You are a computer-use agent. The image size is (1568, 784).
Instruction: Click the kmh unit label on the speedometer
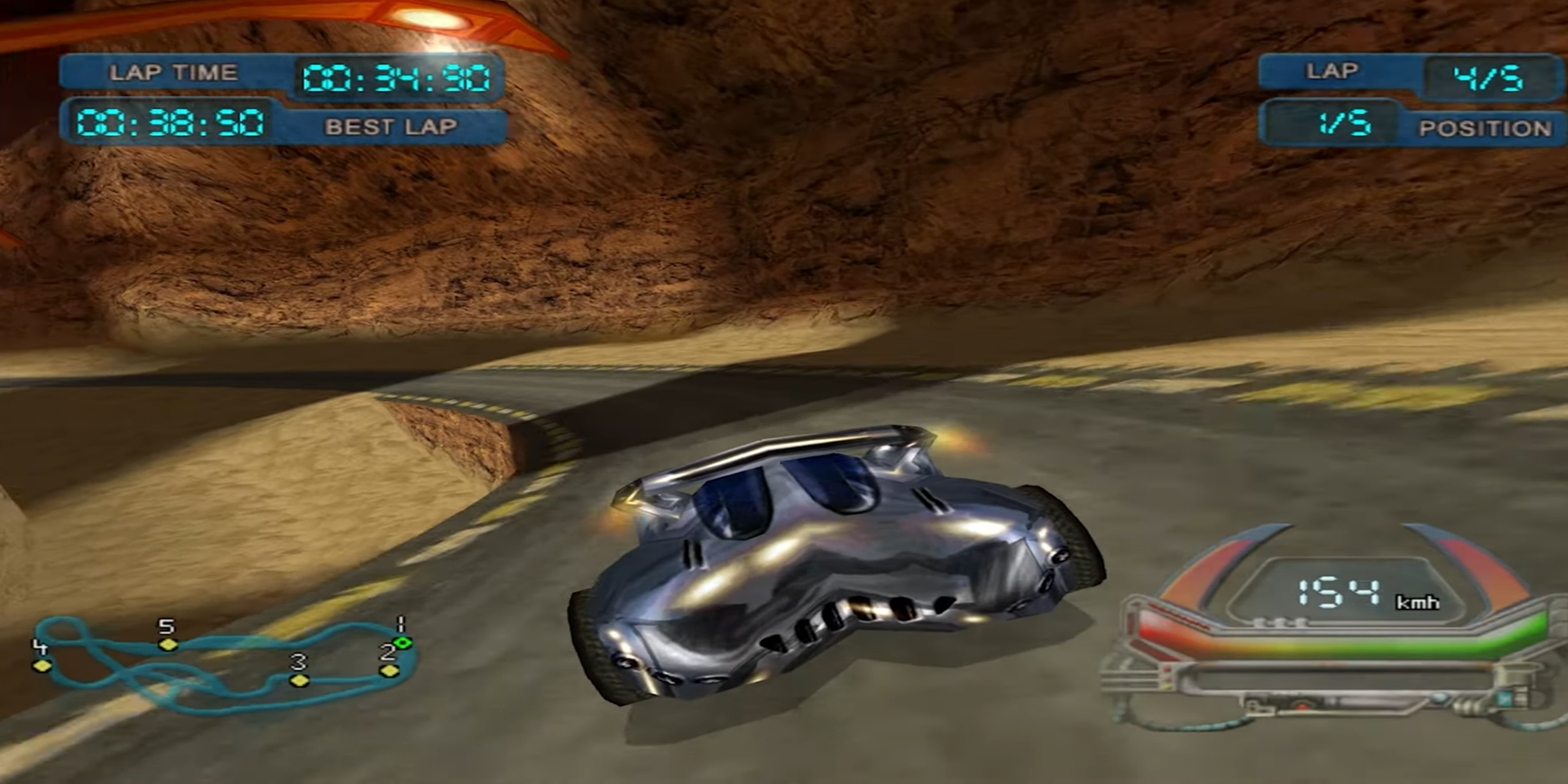[x=1417, y=602]
